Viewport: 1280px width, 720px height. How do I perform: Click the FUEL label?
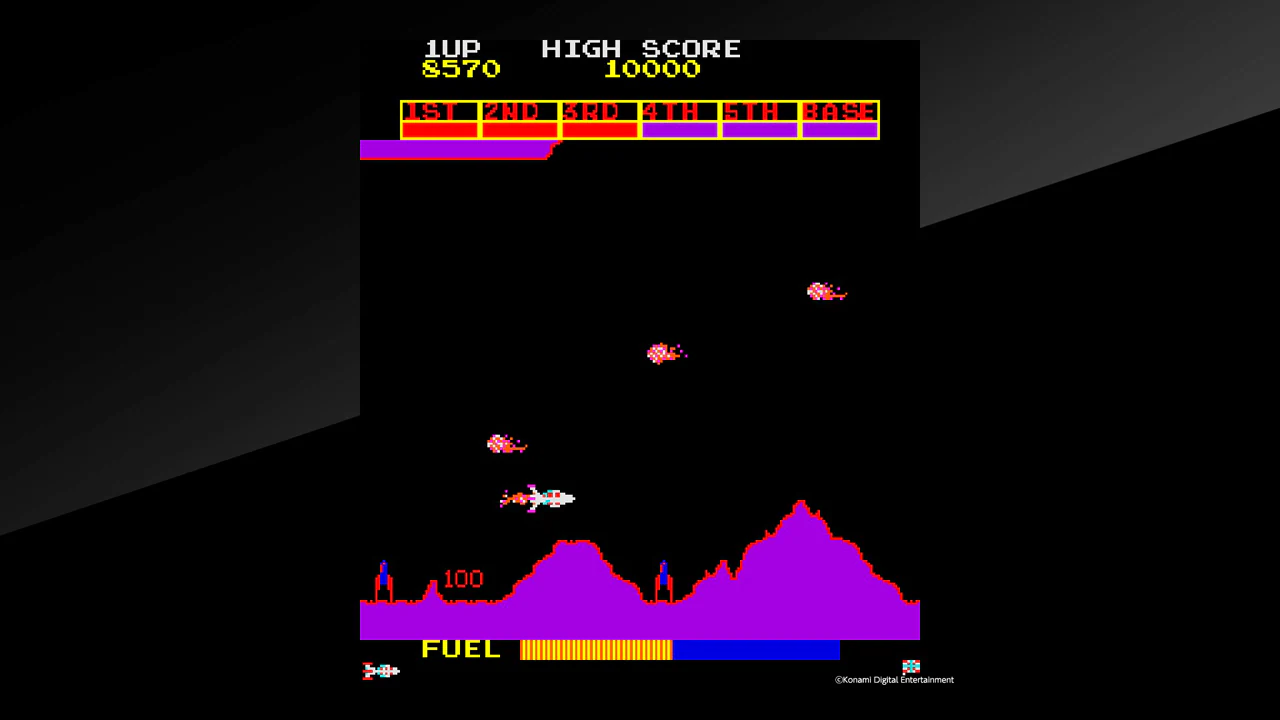pyautogui.click(x=460, y=650)
